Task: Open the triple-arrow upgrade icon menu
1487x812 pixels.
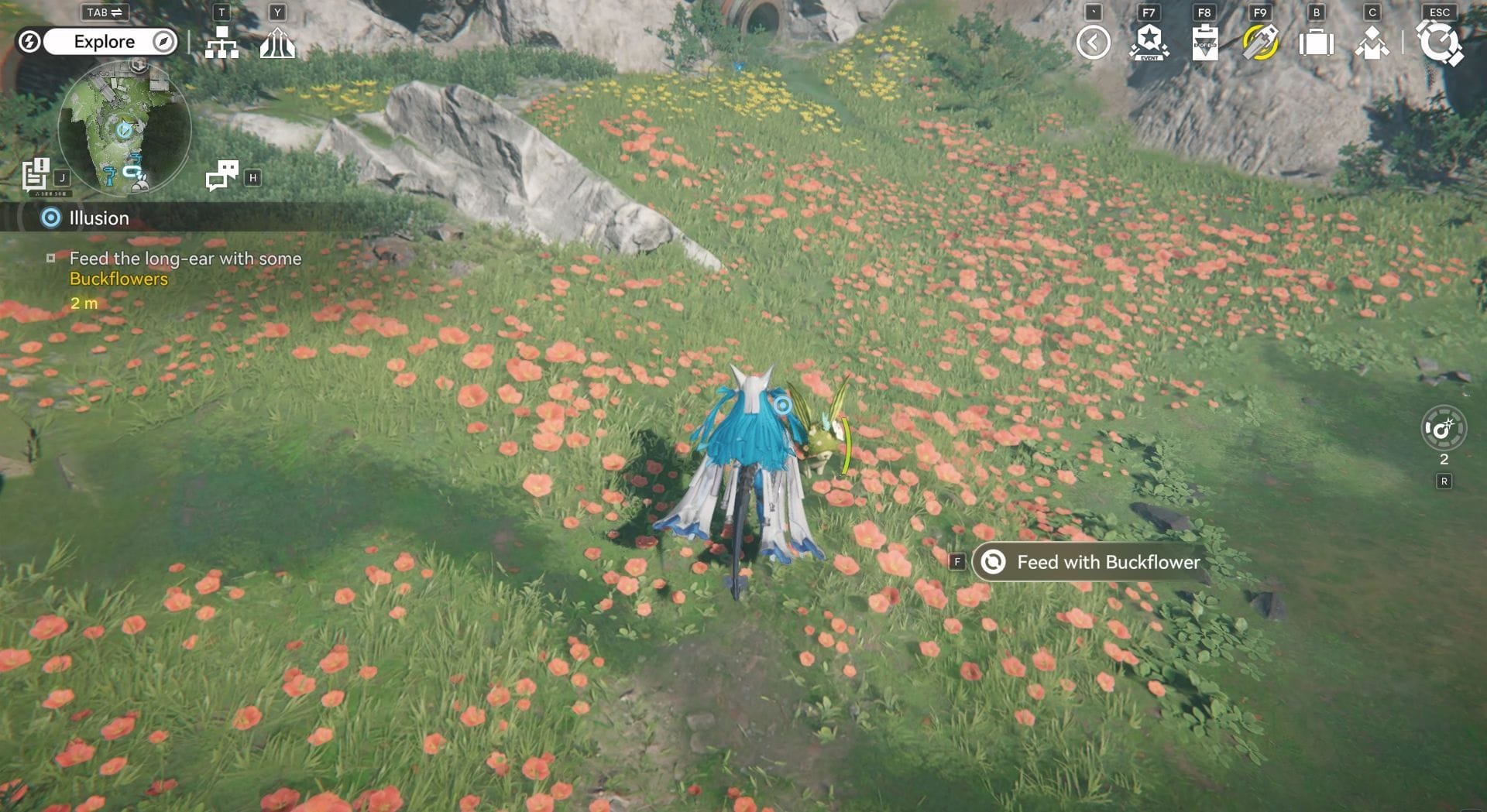Action: click(x=277, y=43)
